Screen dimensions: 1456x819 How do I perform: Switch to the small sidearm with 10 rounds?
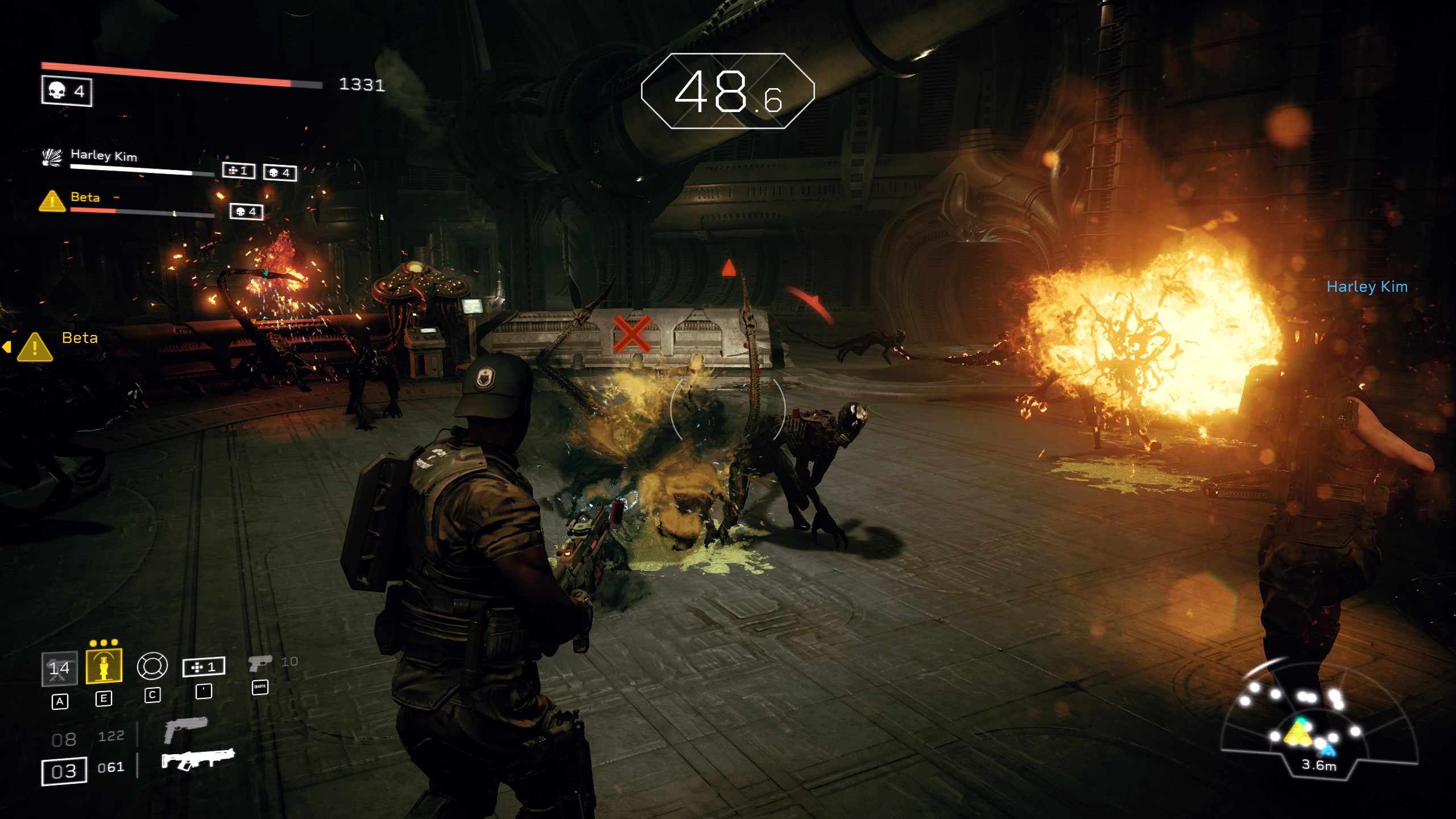pos(260,663)
